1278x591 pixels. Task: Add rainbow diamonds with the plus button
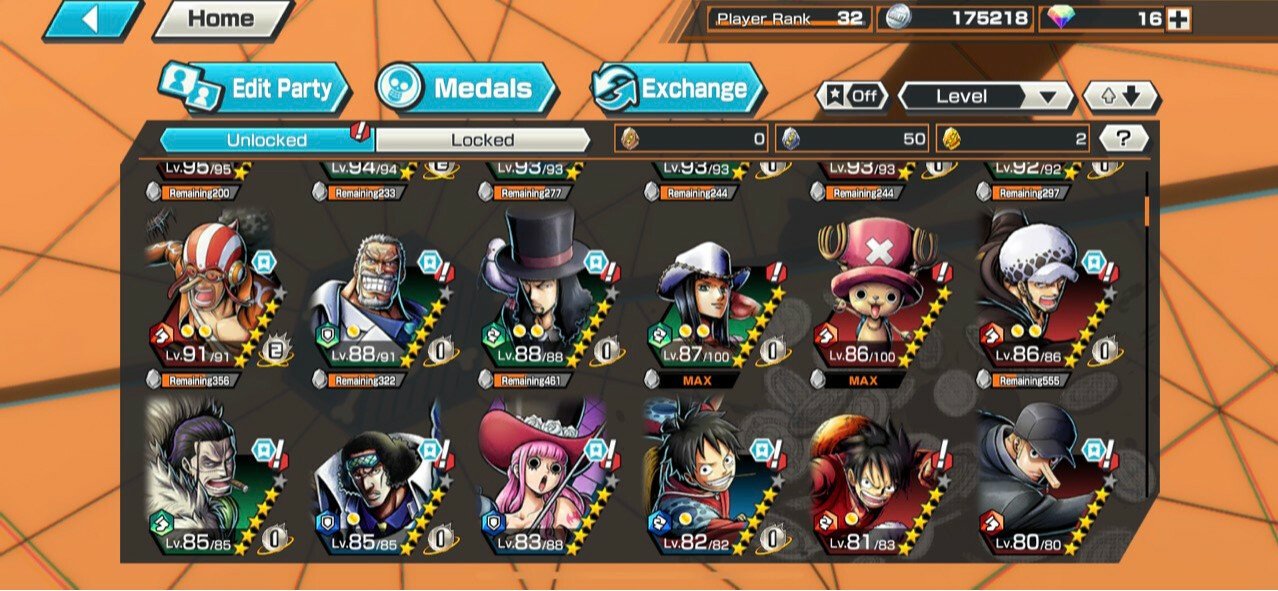(1179, 19)
